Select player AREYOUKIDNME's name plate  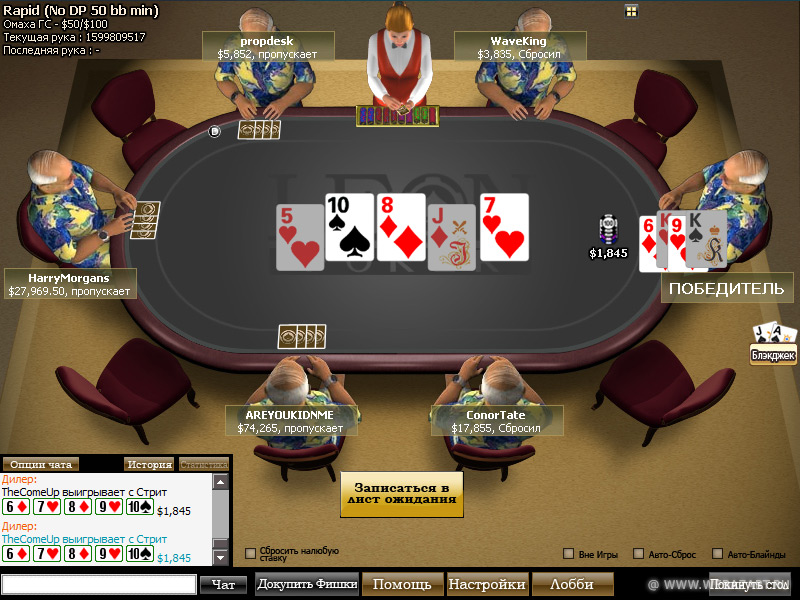290,421
